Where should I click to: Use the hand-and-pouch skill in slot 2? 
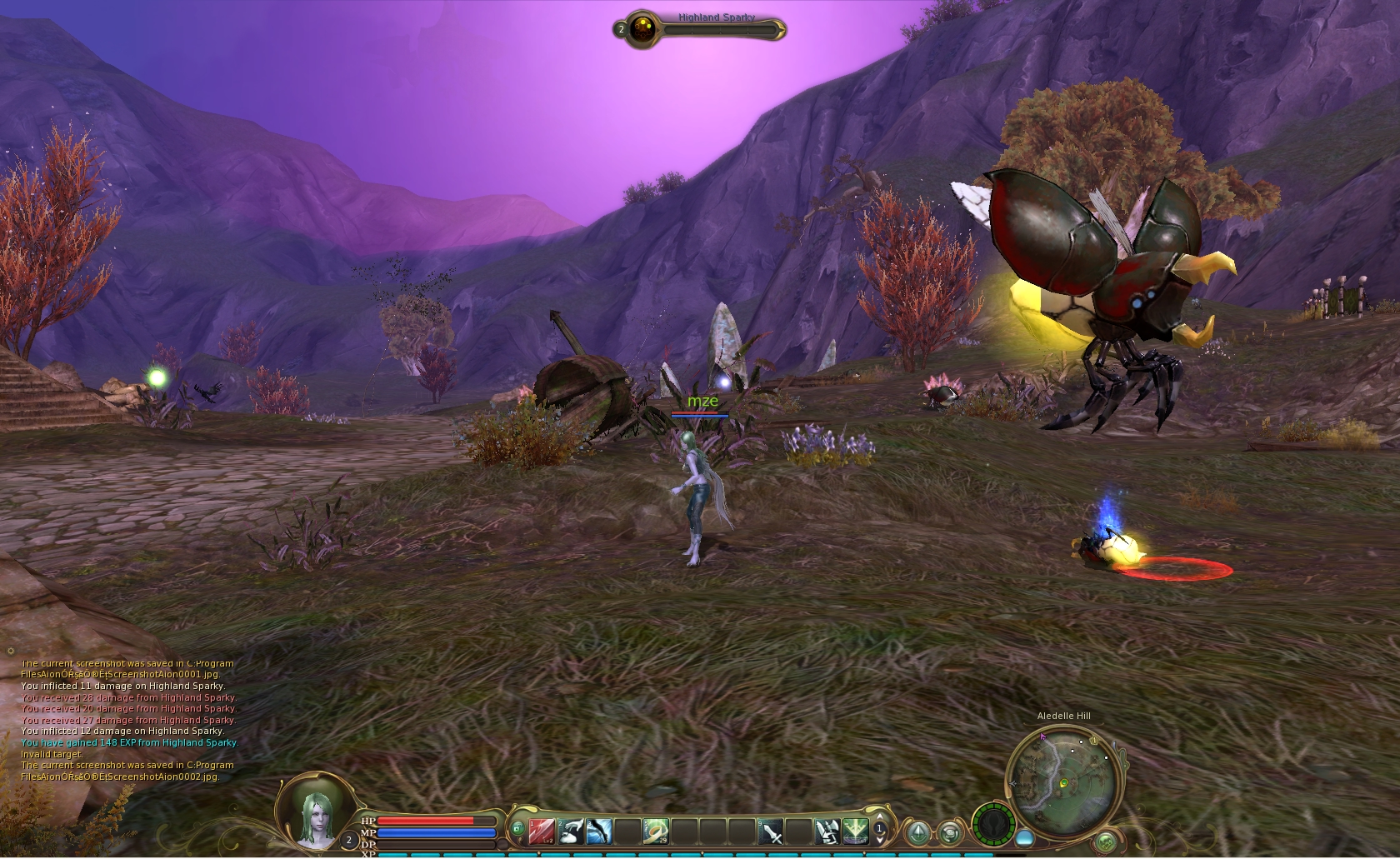coord(571,831)
